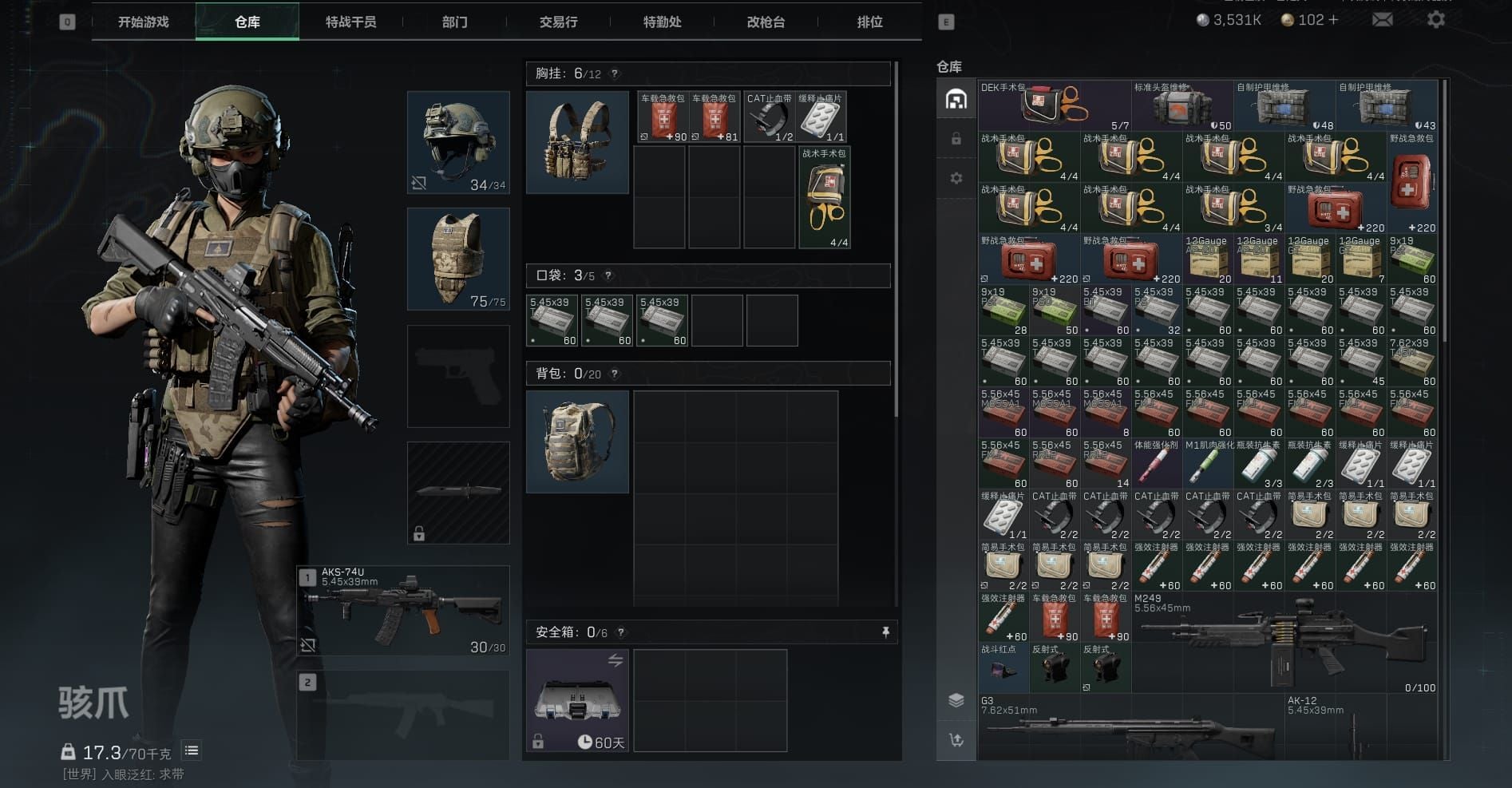The width and height of the screenshot is (1512, 788).
Task: Open the help icon beside 胸挂 6/12
Action: pyautogui.click(x=613, y=73)
